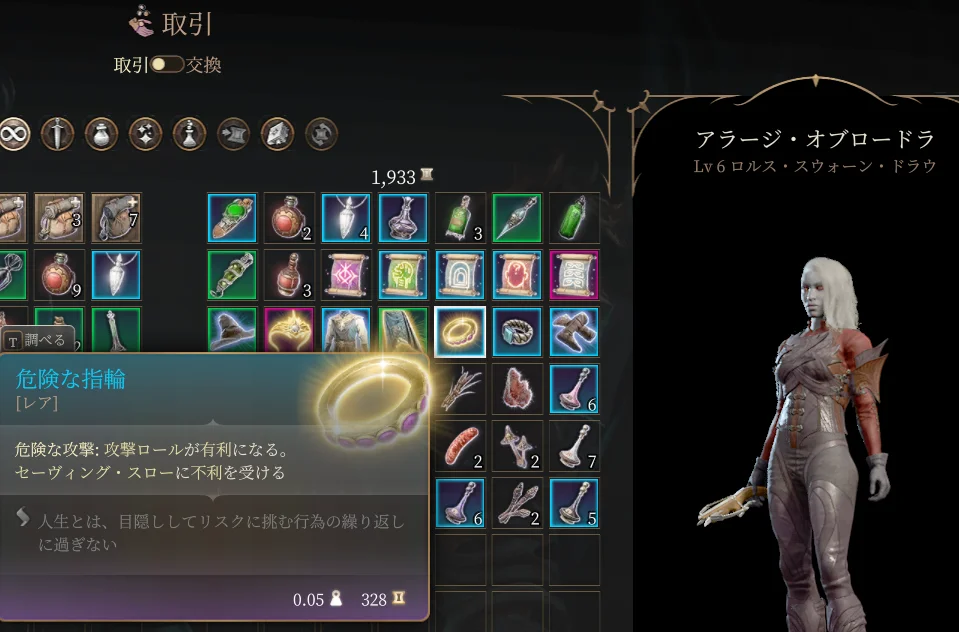Pick the raw red meat chunk slot
959x632 pixels.
click(x=518, y=389)
